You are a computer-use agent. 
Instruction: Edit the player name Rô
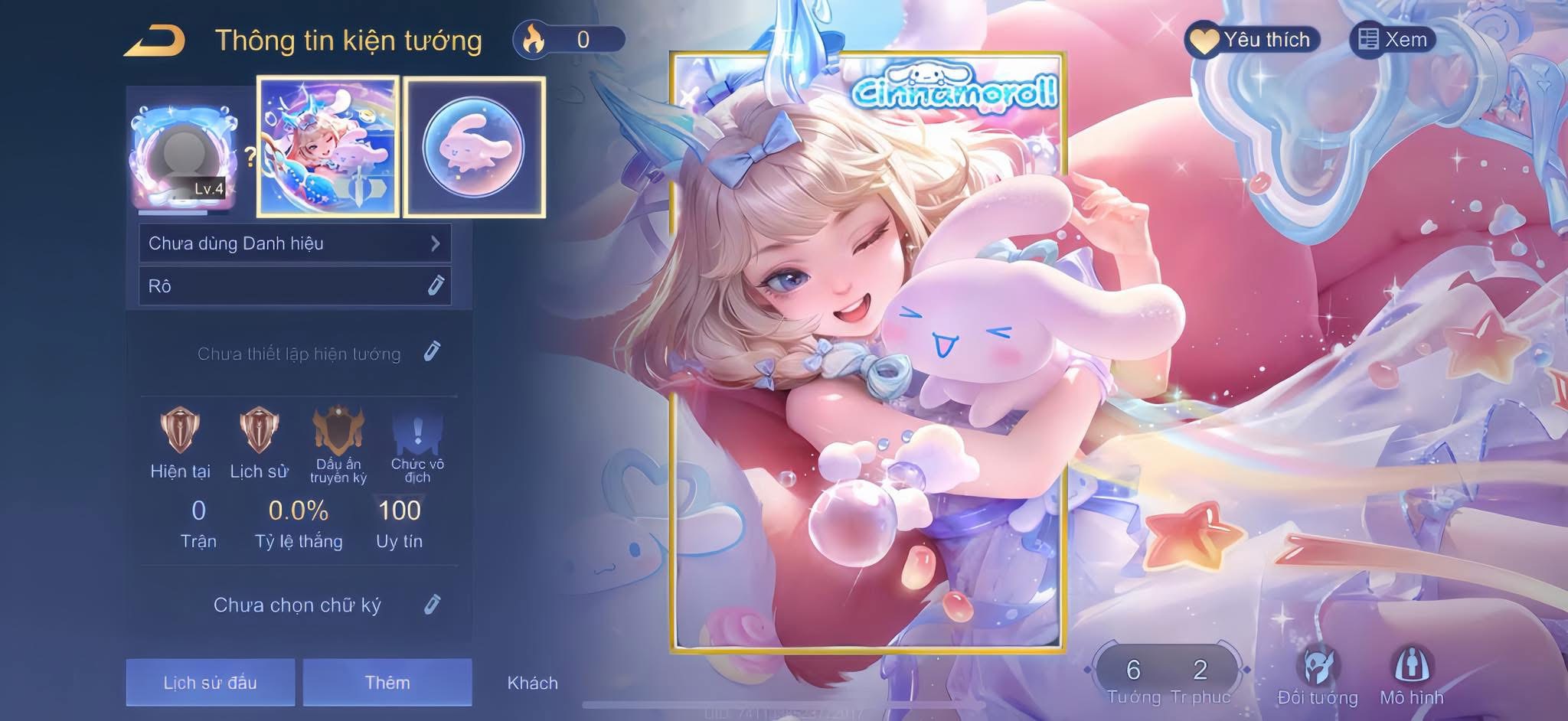pos(435,286)
